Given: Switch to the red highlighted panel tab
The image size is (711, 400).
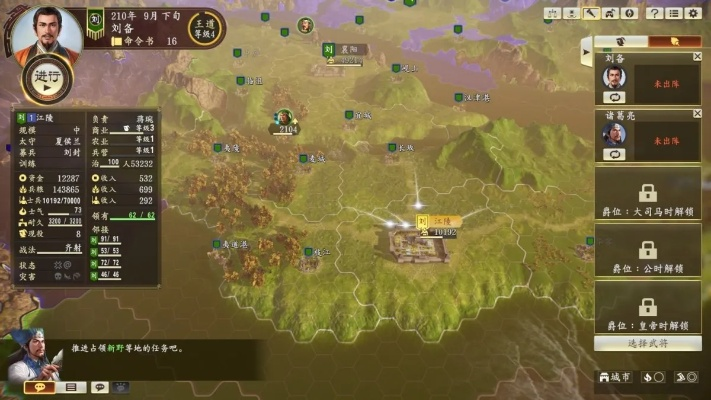Looking at the screenshot, I should (675, 41).
